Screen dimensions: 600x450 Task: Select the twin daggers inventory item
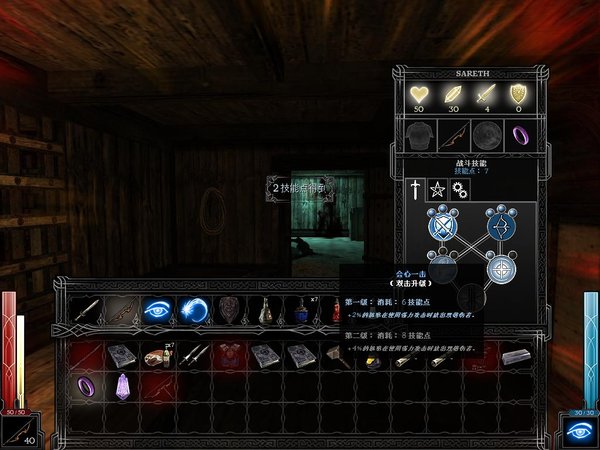coord(193,355)
